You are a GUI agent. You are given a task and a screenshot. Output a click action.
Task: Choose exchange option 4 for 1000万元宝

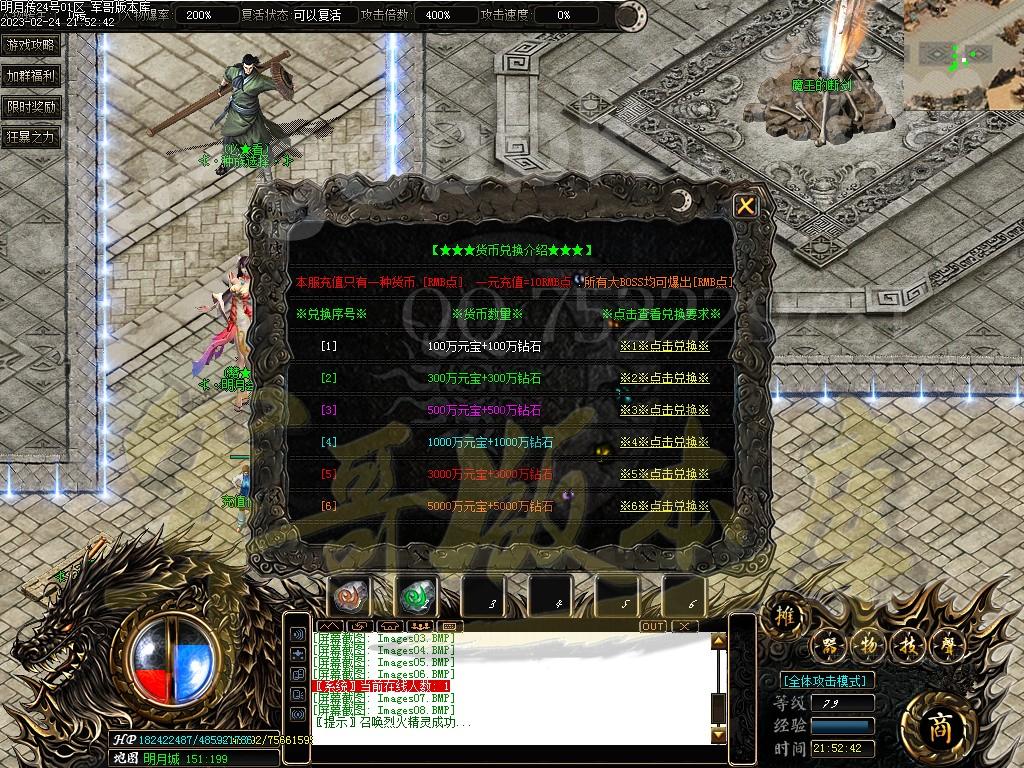click(664, 442)
